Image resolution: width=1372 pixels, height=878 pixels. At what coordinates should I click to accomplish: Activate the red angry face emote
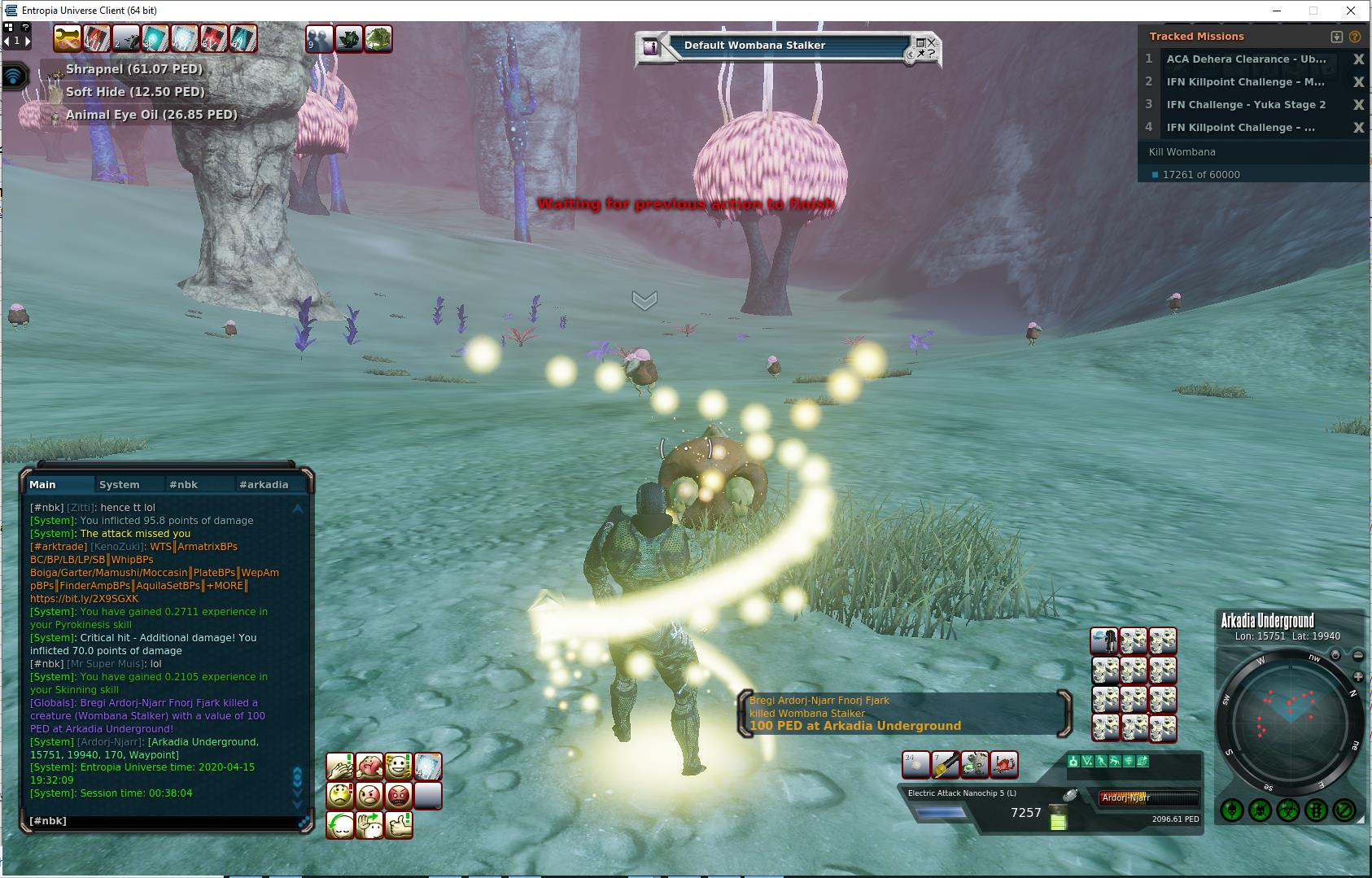(x=399, y=796)
